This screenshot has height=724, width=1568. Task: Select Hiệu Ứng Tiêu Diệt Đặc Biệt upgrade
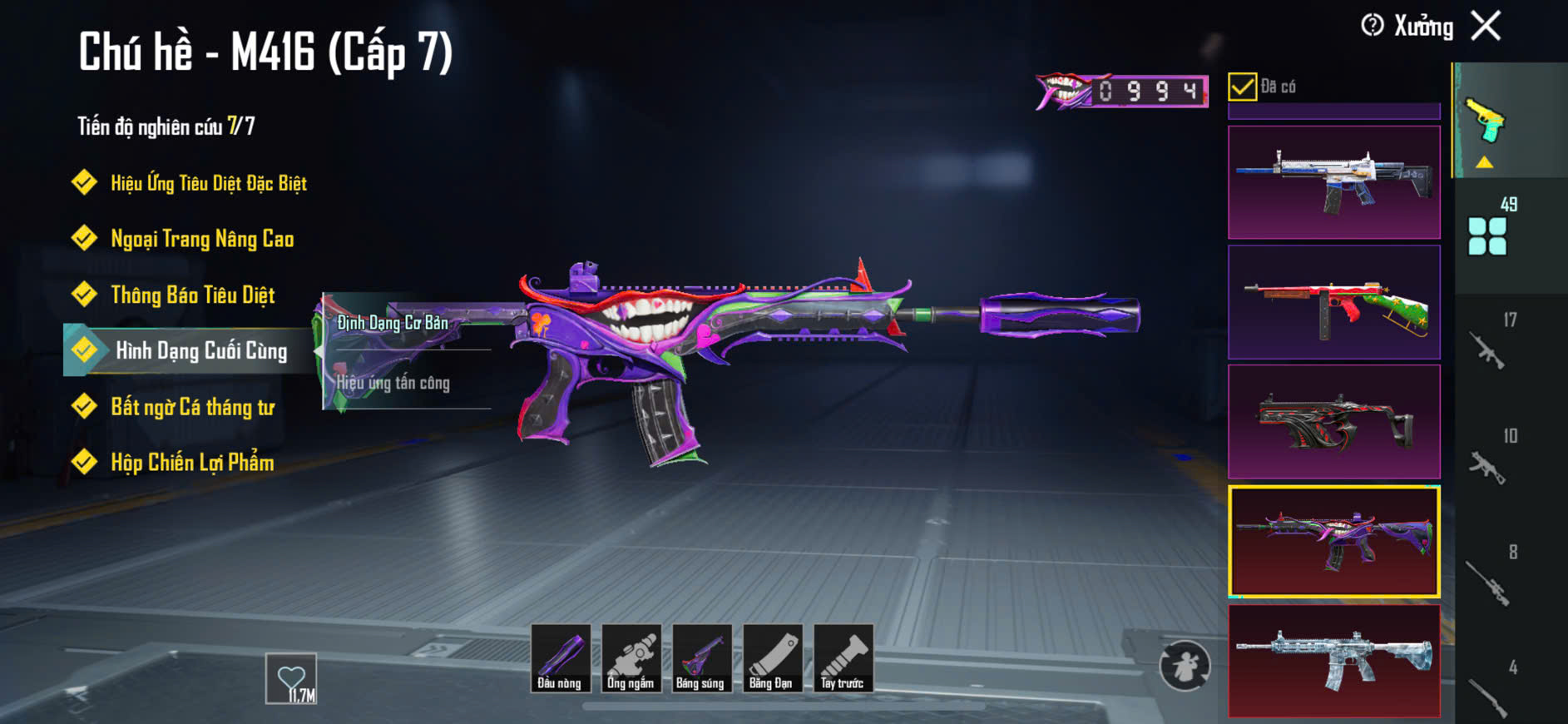pos(208,183)
